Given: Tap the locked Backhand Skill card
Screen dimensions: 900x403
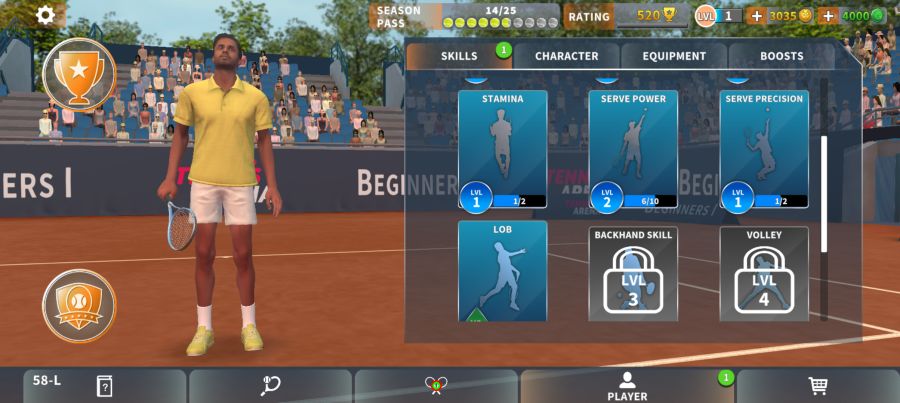Looking at the screenshot, I should [x=633, y=274].
